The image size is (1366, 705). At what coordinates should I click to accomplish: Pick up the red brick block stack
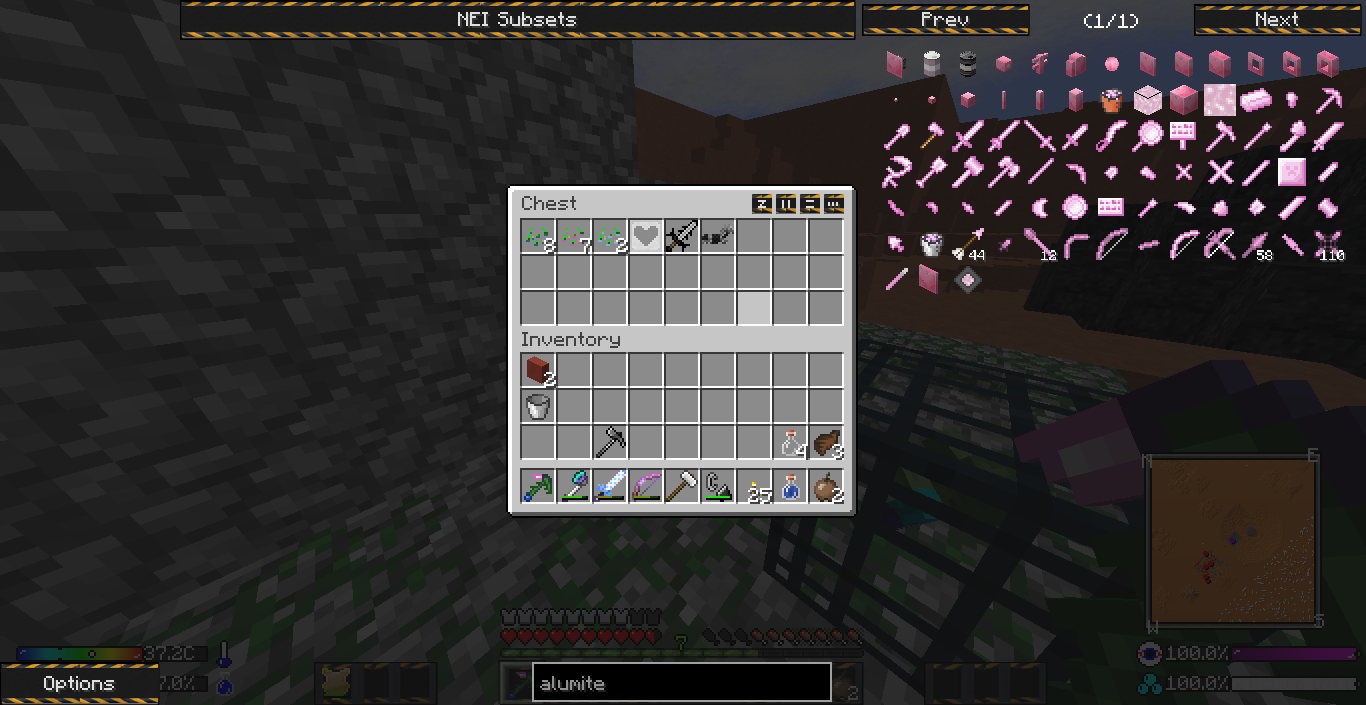[538, 371]
